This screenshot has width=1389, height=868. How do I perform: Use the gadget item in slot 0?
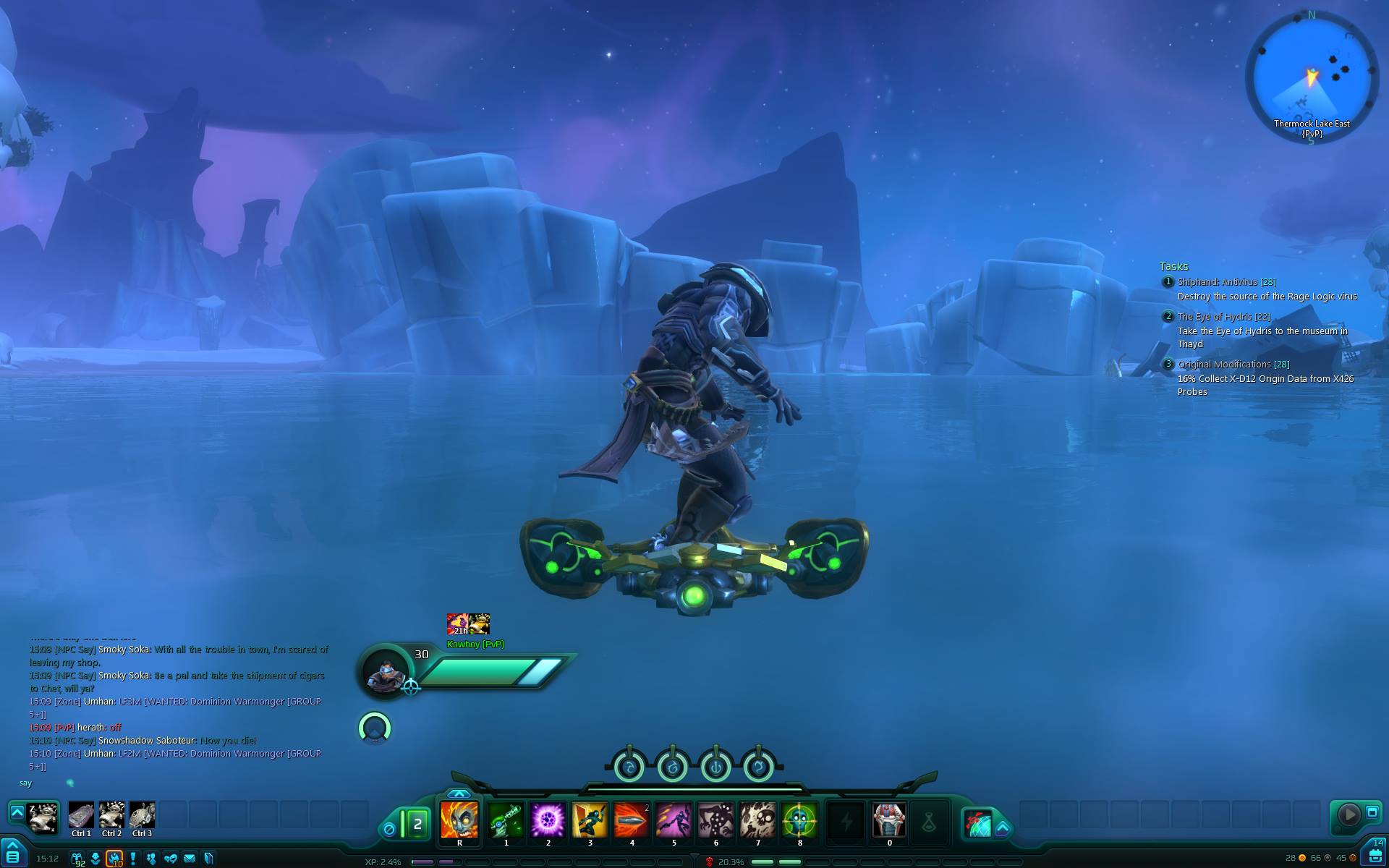pyautogui.click(x=889, y=820)
